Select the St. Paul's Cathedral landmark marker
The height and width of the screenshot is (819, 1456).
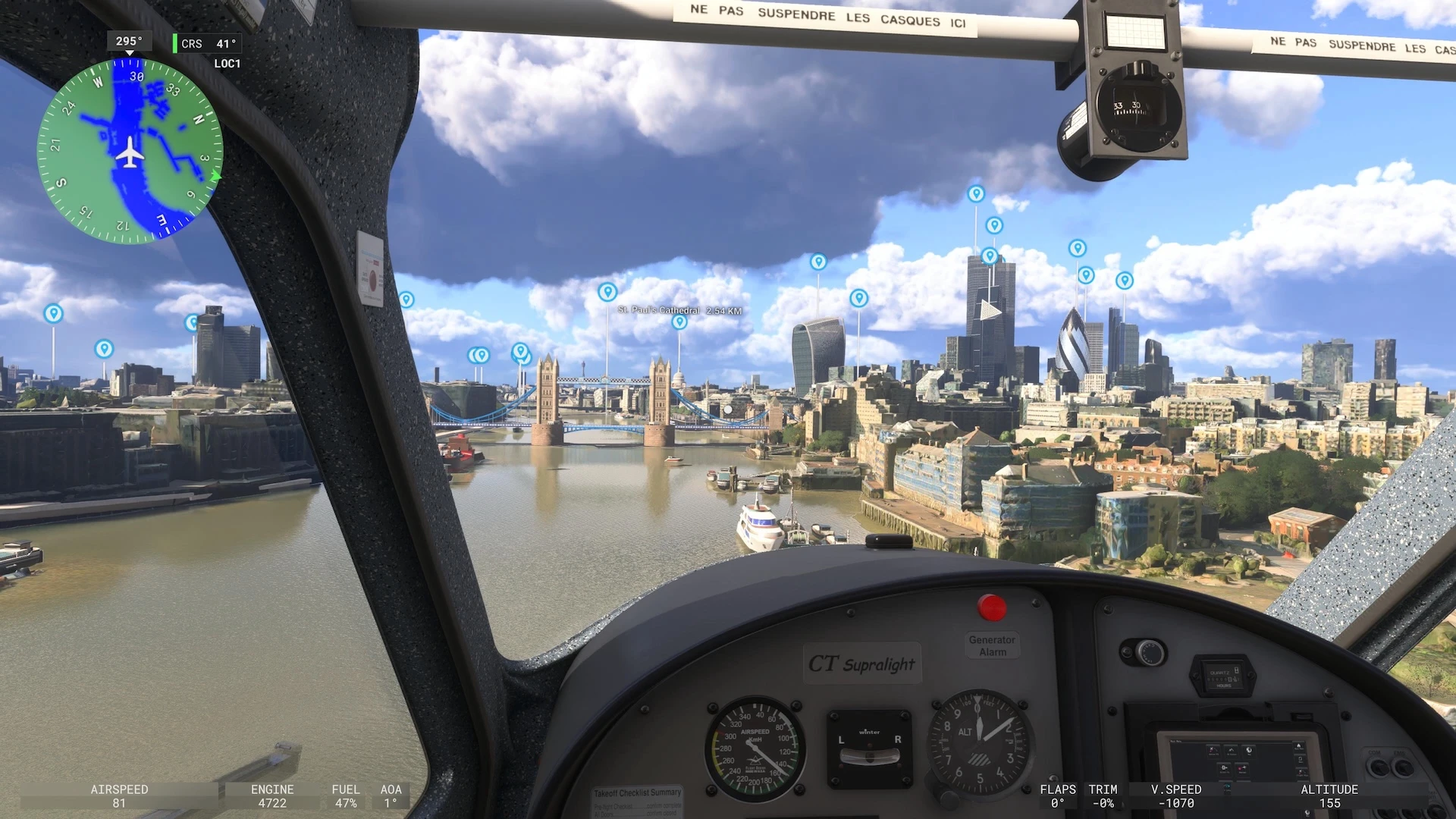(x=679, y=322)
